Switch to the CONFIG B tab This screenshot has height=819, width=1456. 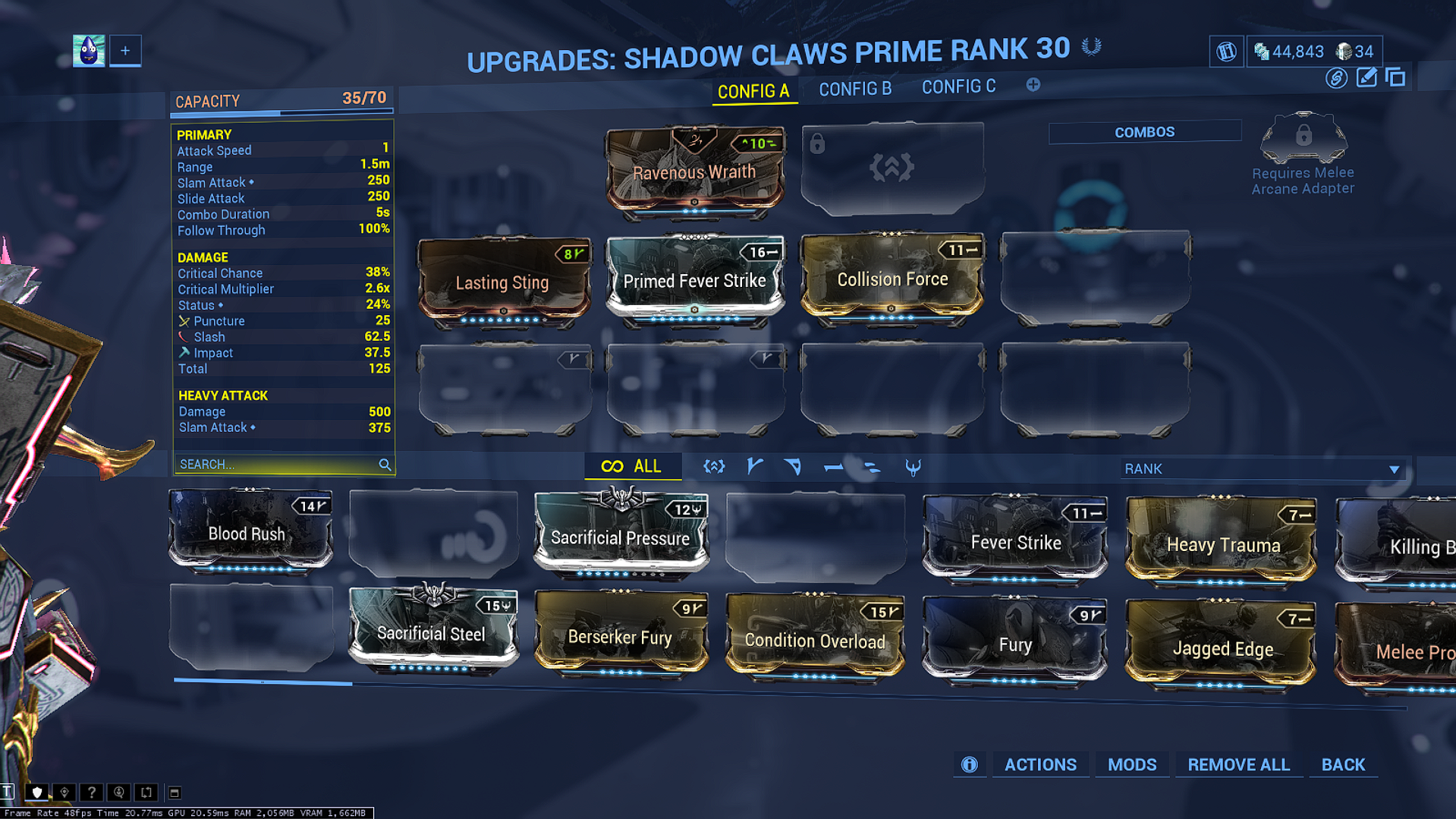pos(855,88)
